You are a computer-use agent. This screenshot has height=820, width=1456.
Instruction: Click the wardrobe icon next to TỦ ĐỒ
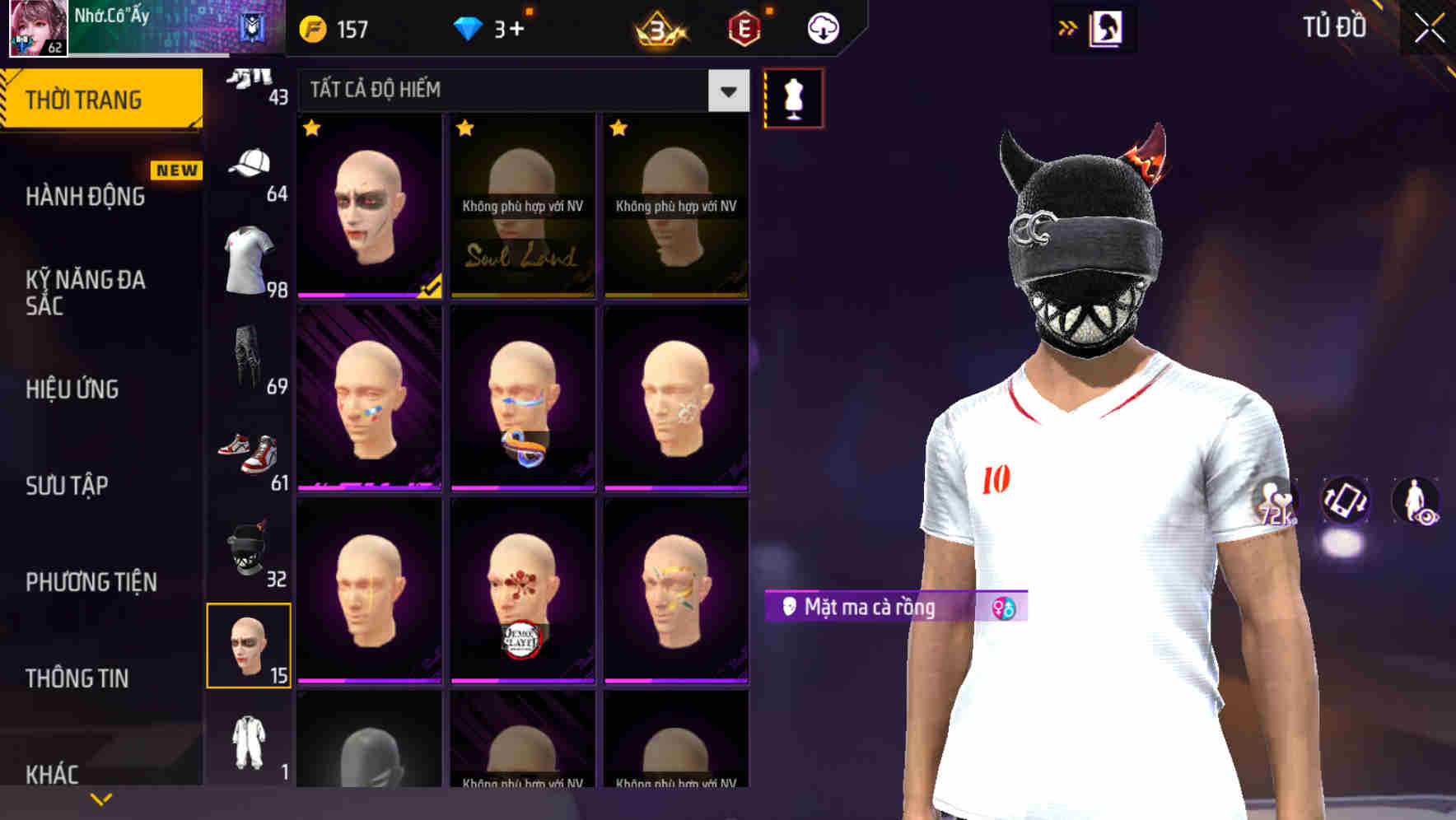tap(1108, 27)
